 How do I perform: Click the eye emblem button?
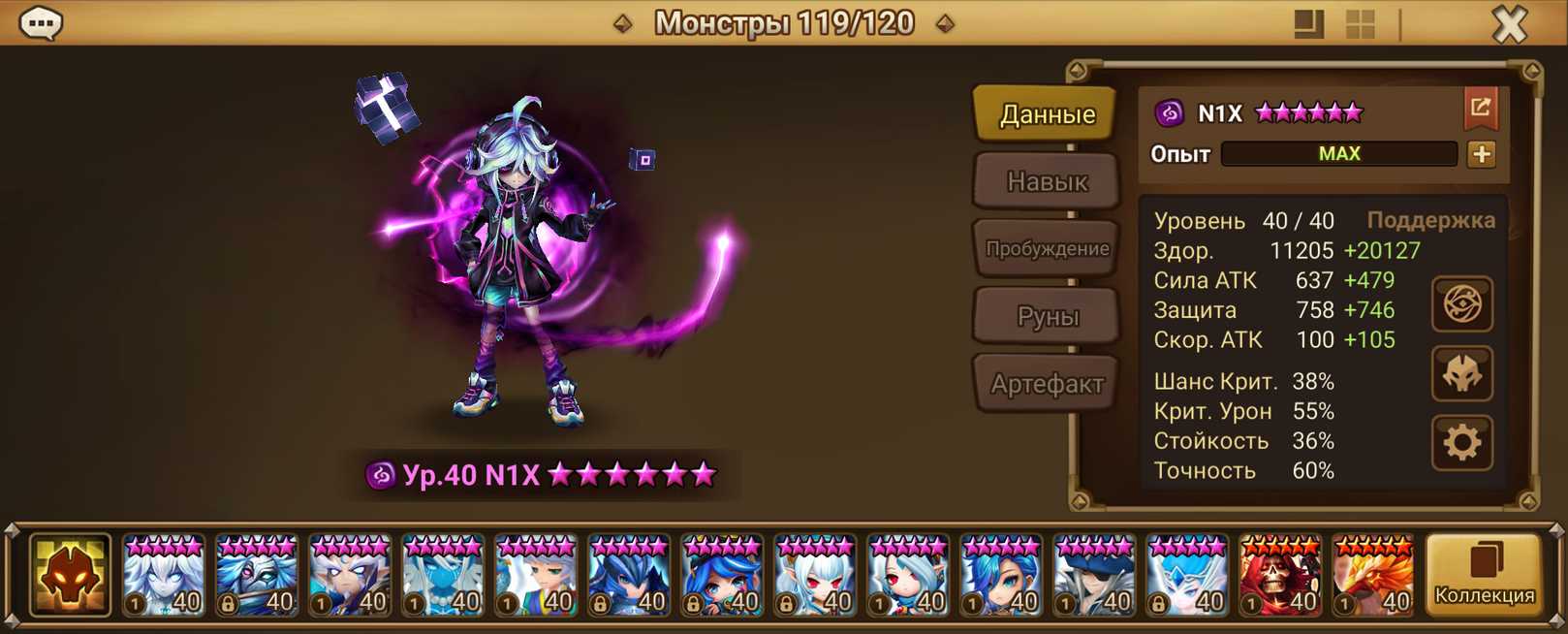tap(1461, 304)
